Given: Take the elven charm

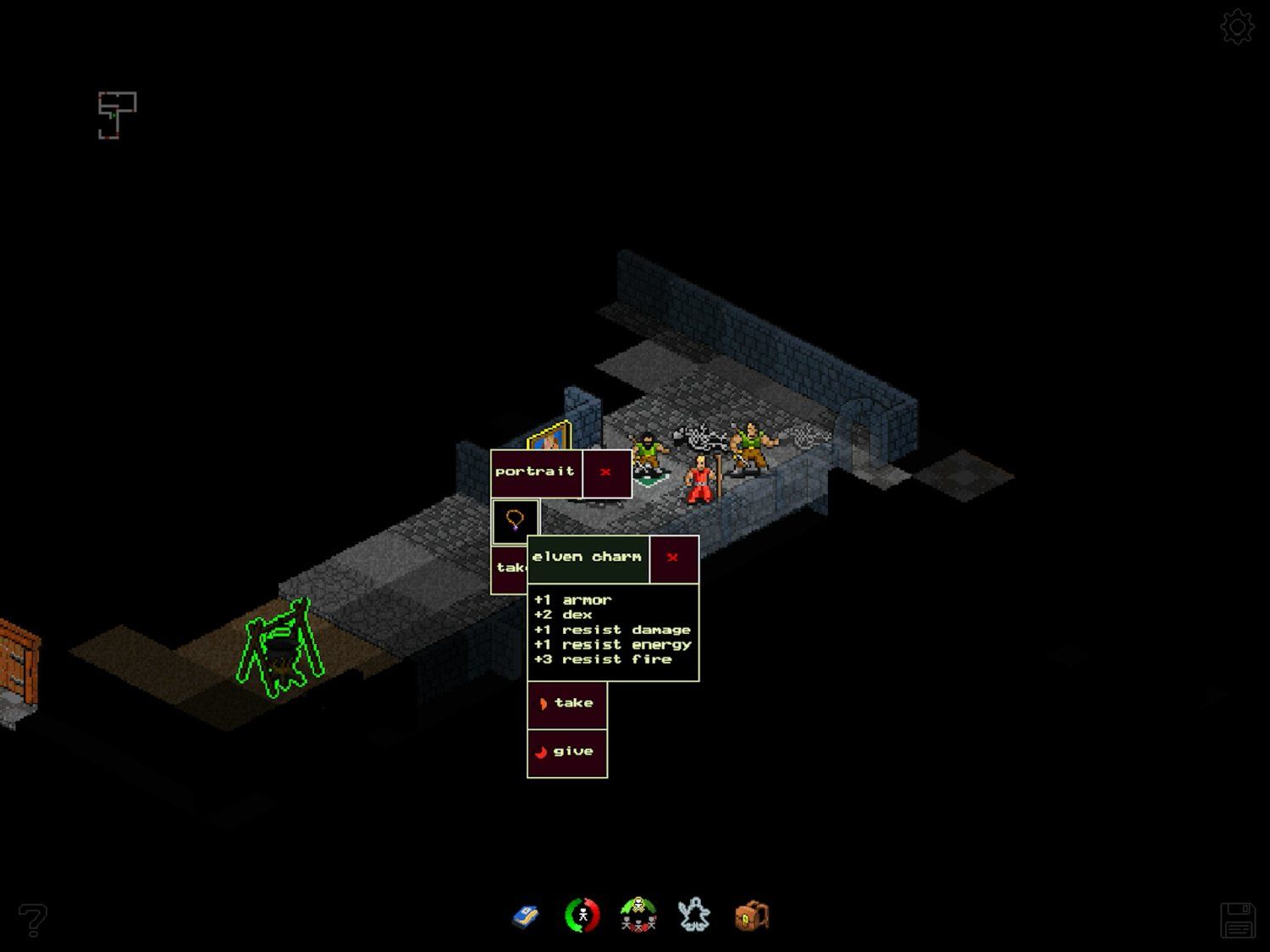Looking at the screenshot, I should point(566,704).
